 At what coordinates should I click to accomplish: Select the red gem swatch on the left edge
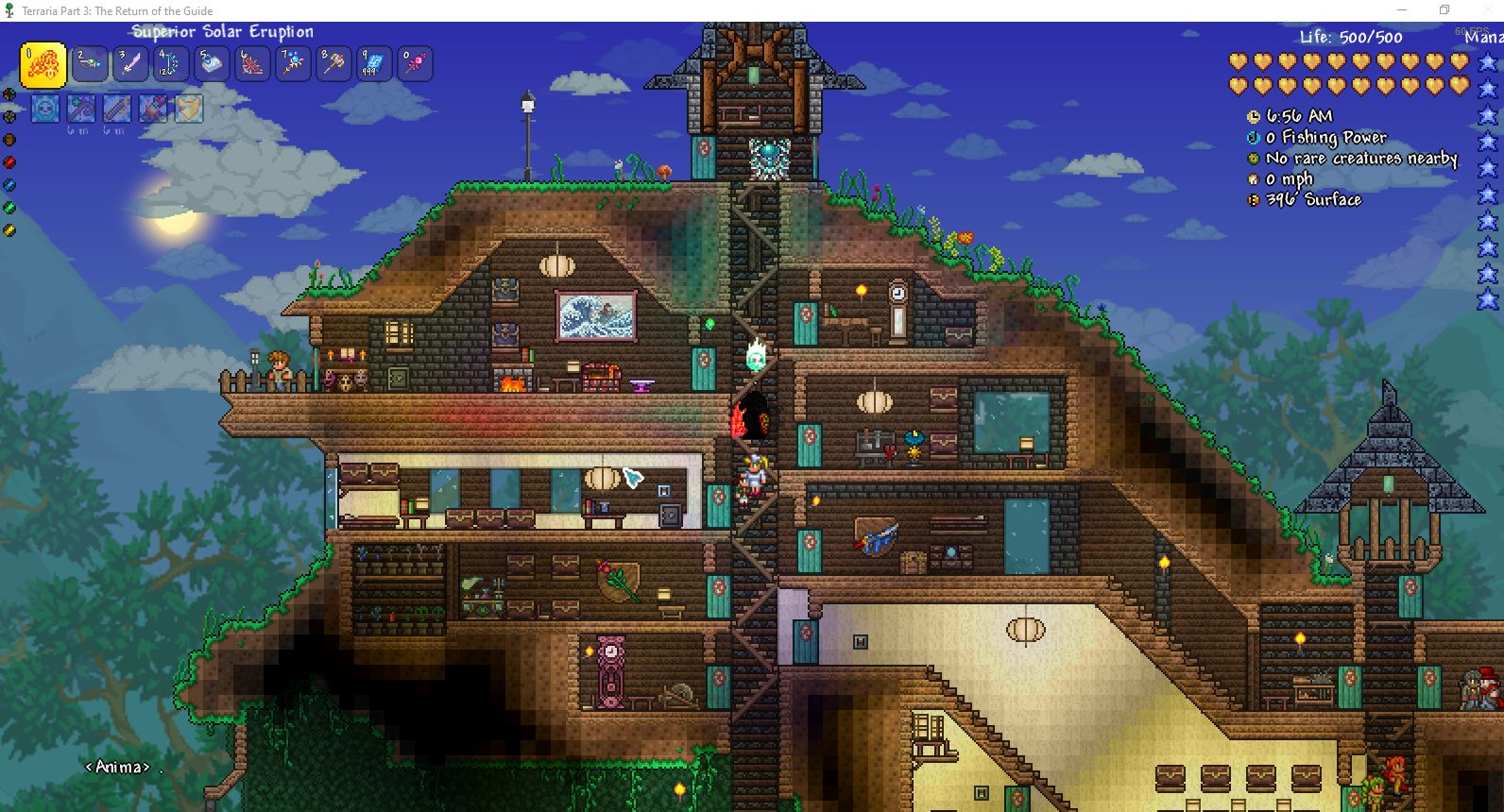pos(9,161)
